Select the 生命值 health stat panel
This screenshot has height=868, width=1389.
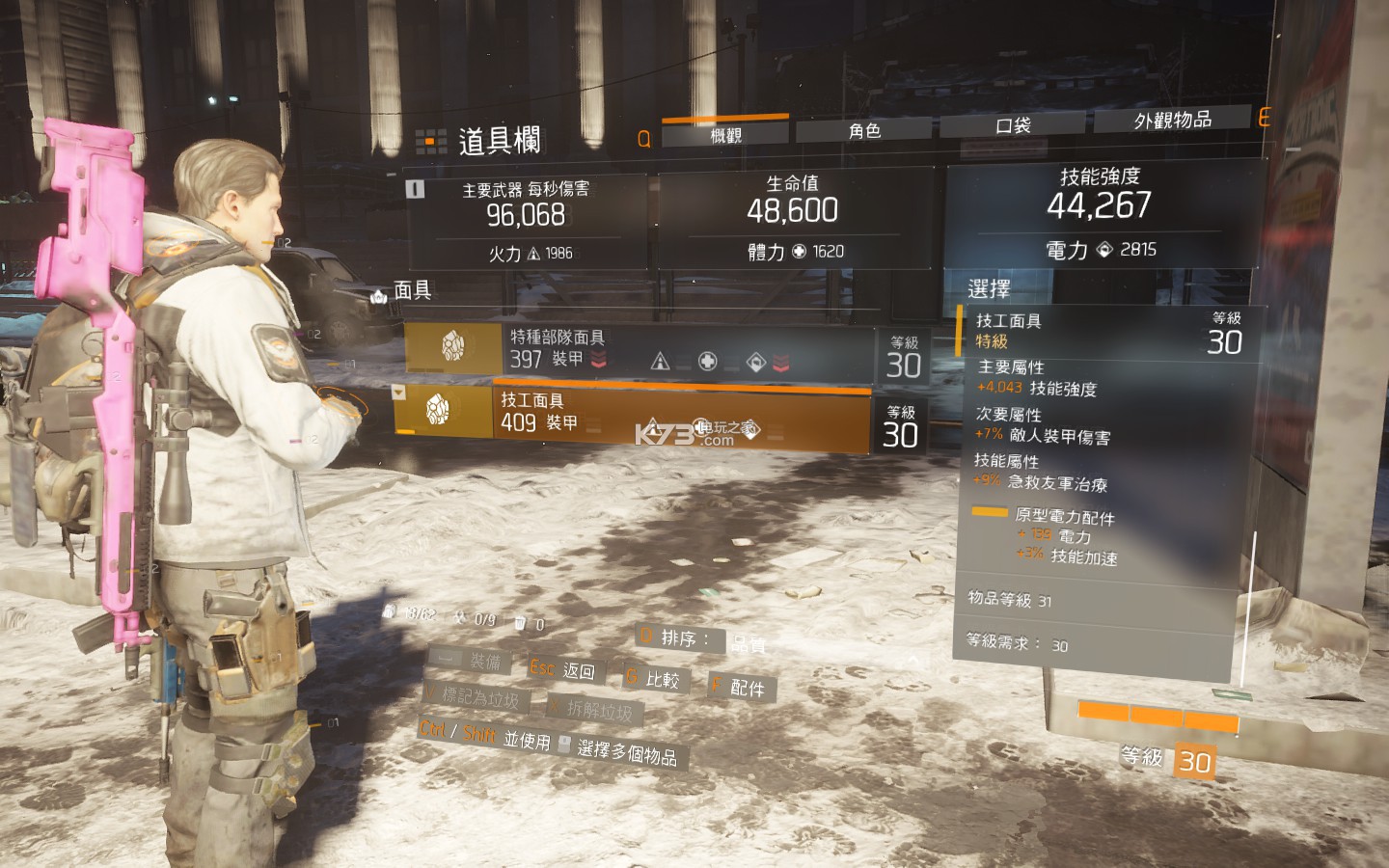(794, 217)
